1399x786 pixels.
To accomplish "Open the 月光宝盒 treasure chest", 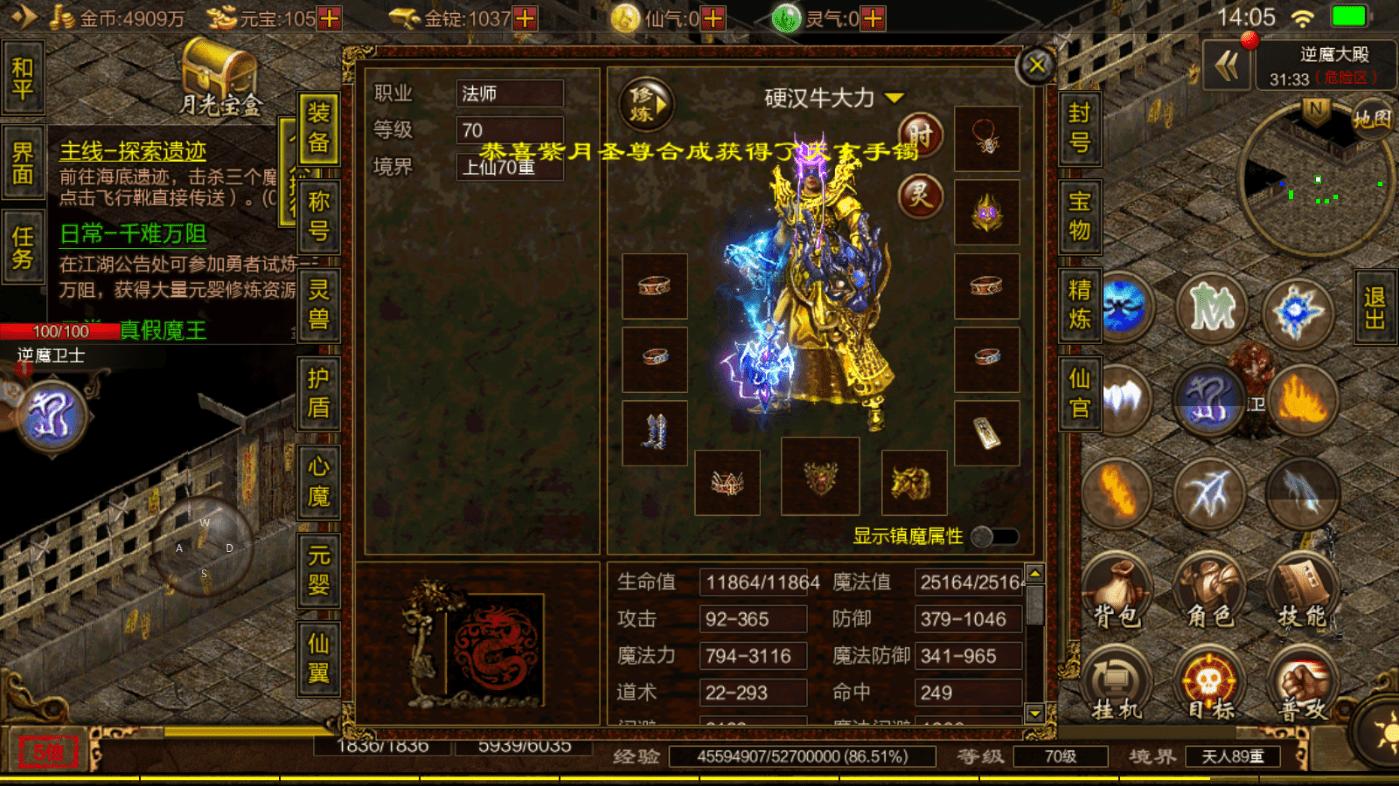I will coord(216,75).
